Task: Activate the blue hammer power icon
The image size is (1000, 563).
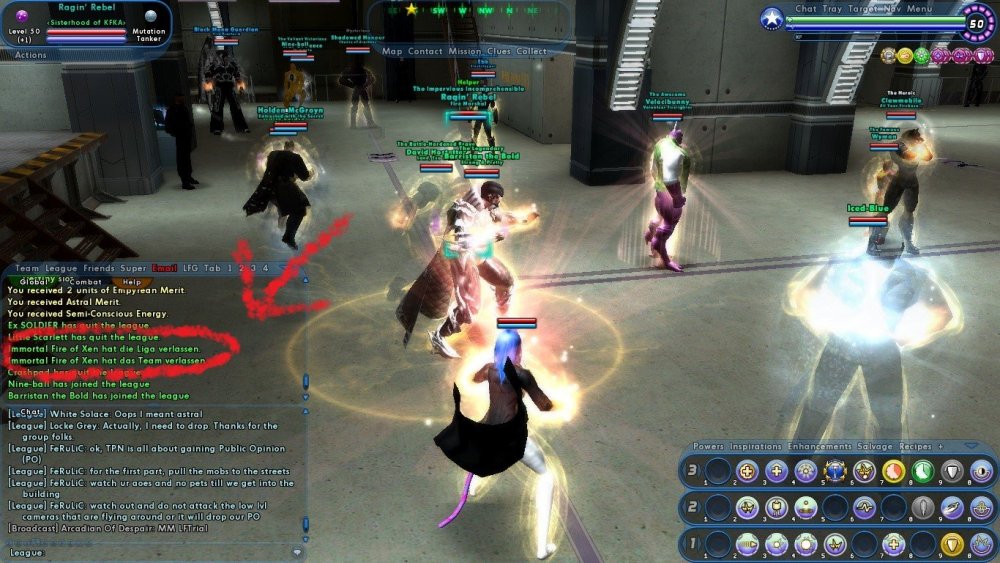Action: (834, 471)
